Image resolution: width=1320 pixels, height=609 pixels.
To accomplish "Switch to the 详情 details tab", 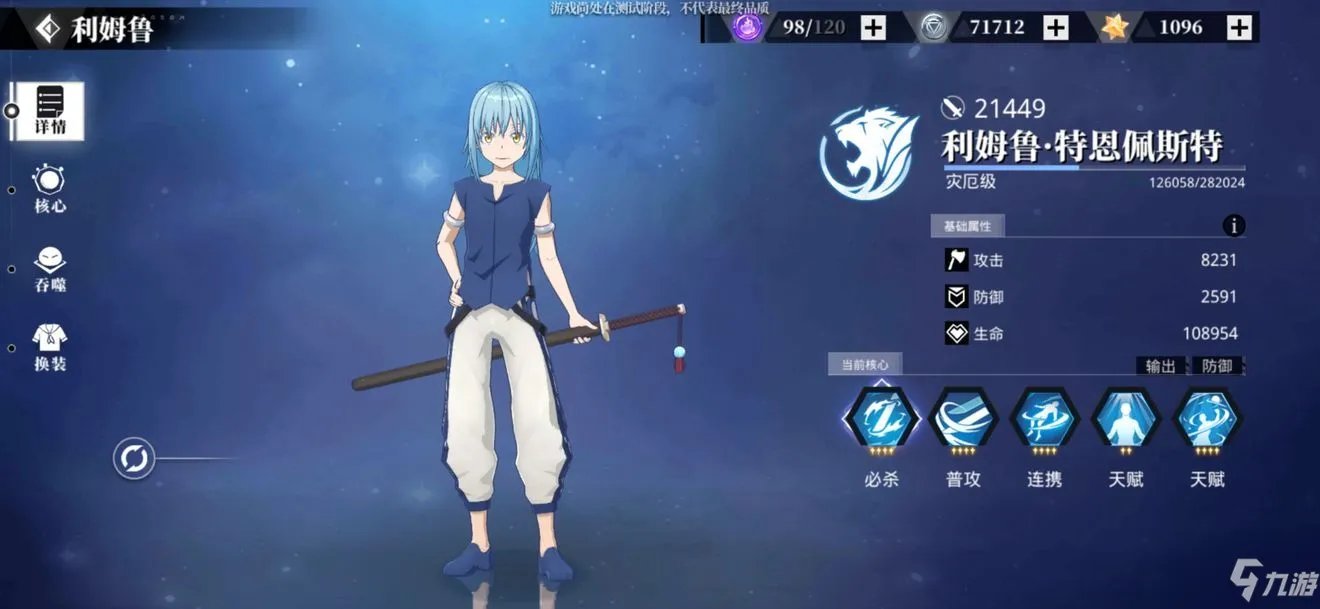I will [50, 111].
